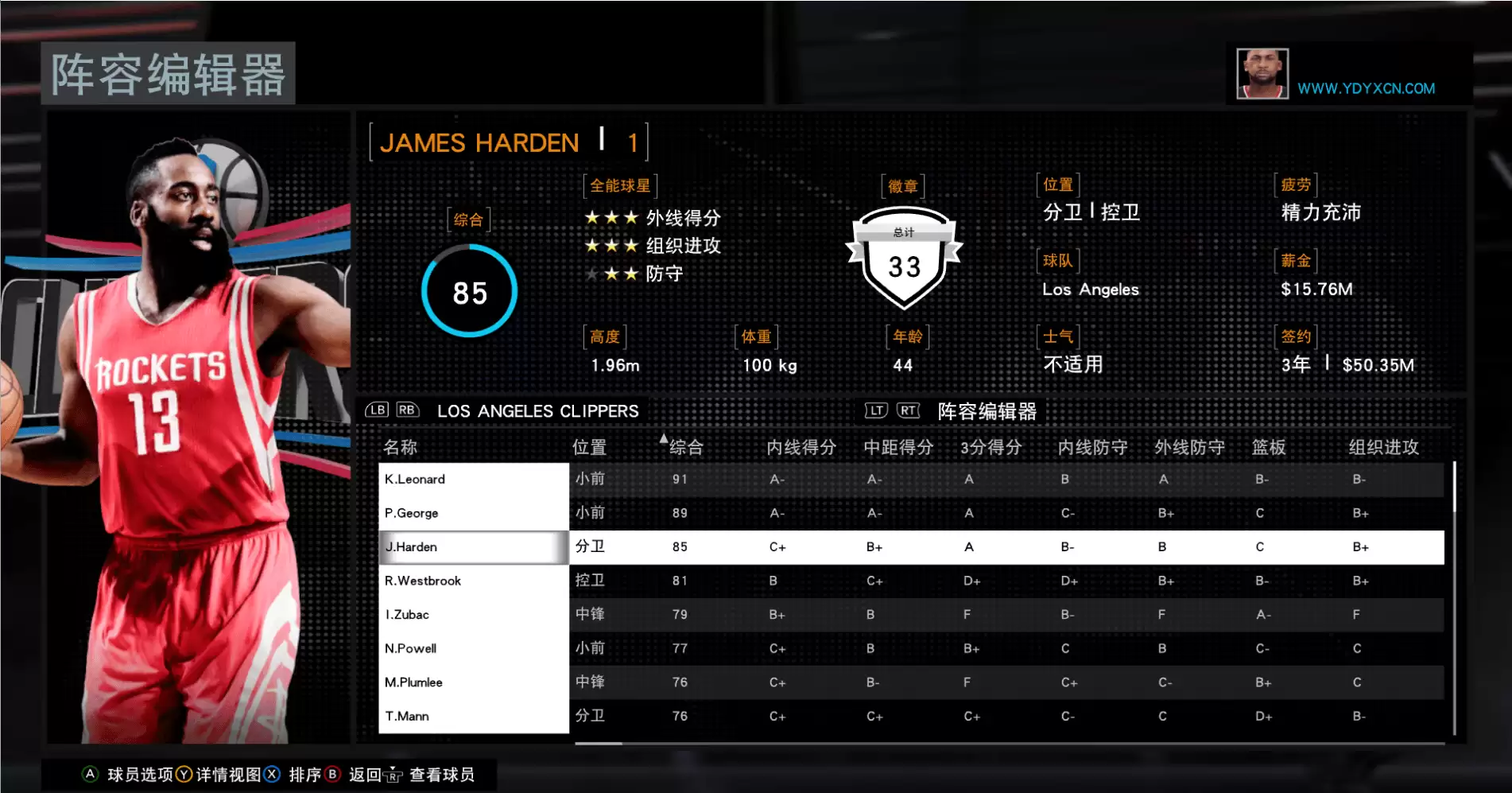The width and height of the screenshot is (1512, 793).
Task: Pick T.Mann in the roster list
Action: [474, 716]
